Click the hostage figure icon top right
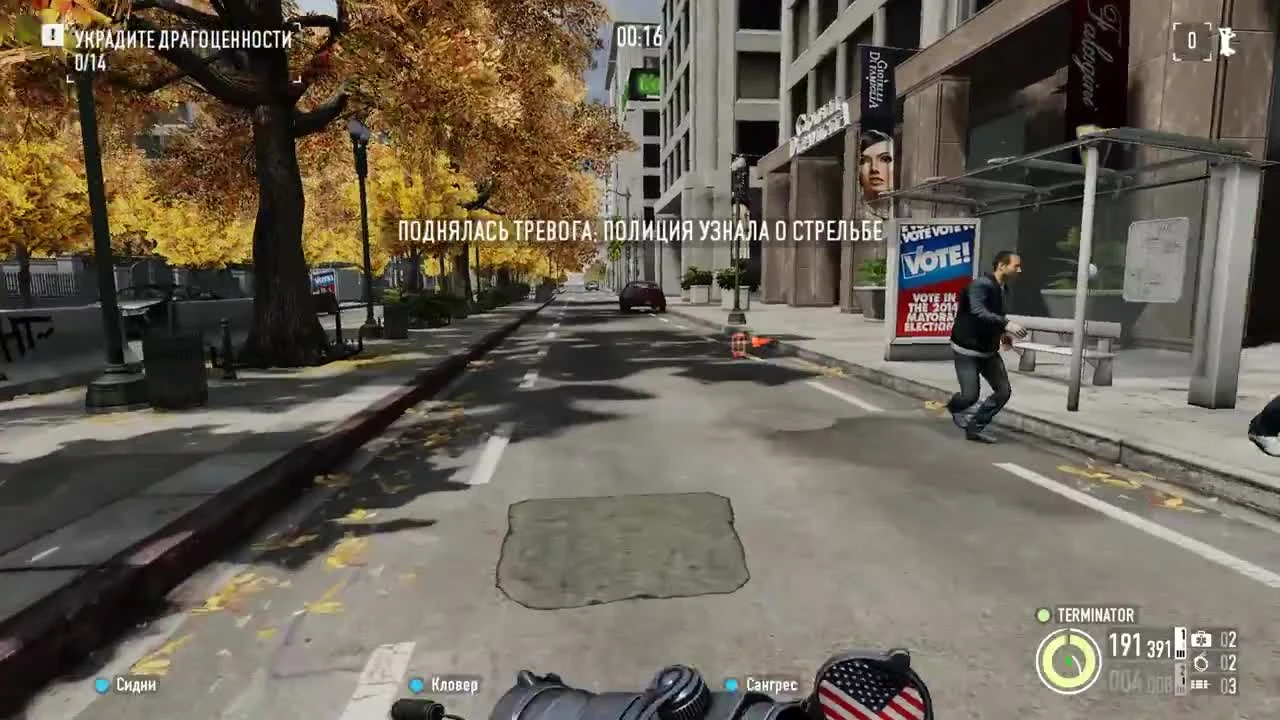Image resolution: width=1280 pixels, height=720 pixels. coord(1228,42)
